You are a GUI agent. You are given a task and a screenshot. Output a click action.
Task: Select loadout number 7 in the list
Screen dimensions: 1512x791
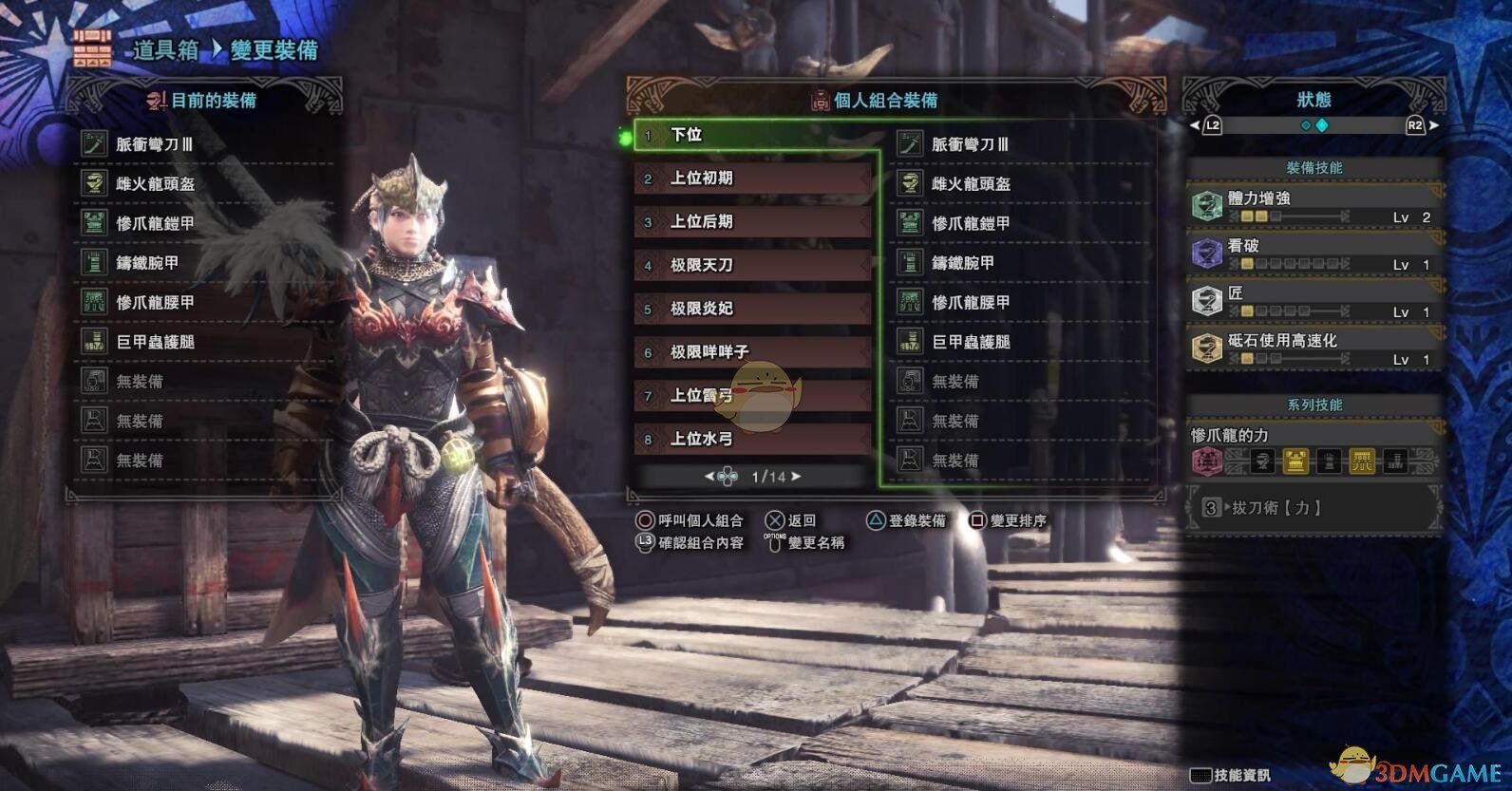[752, 395]
